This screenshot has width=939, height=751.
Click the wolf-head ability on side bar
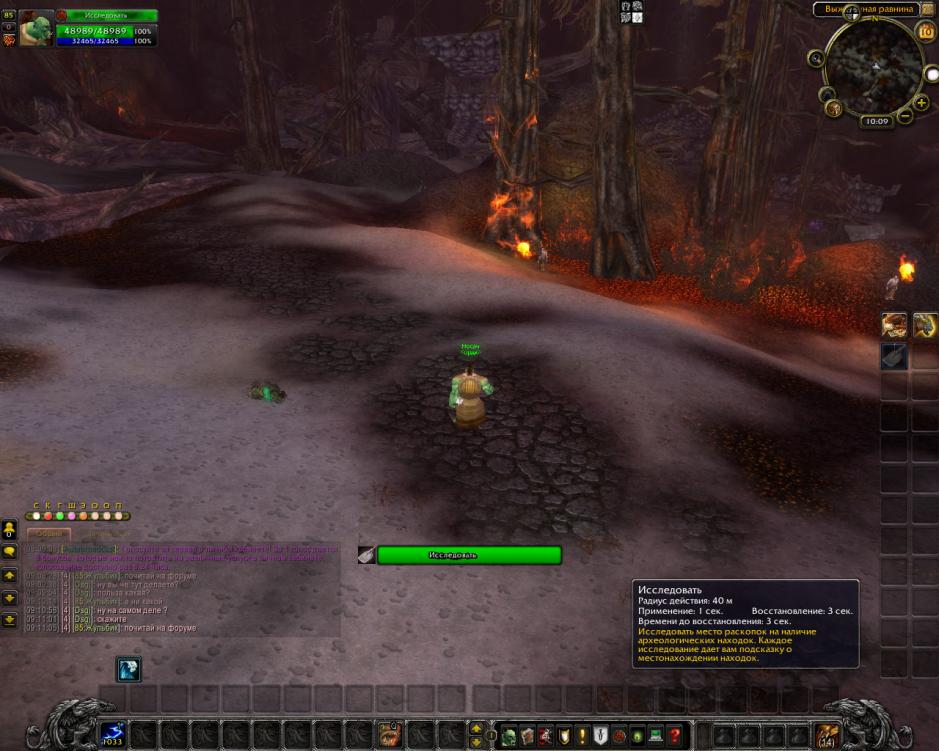pyautogui.click(x=894, y=324)
